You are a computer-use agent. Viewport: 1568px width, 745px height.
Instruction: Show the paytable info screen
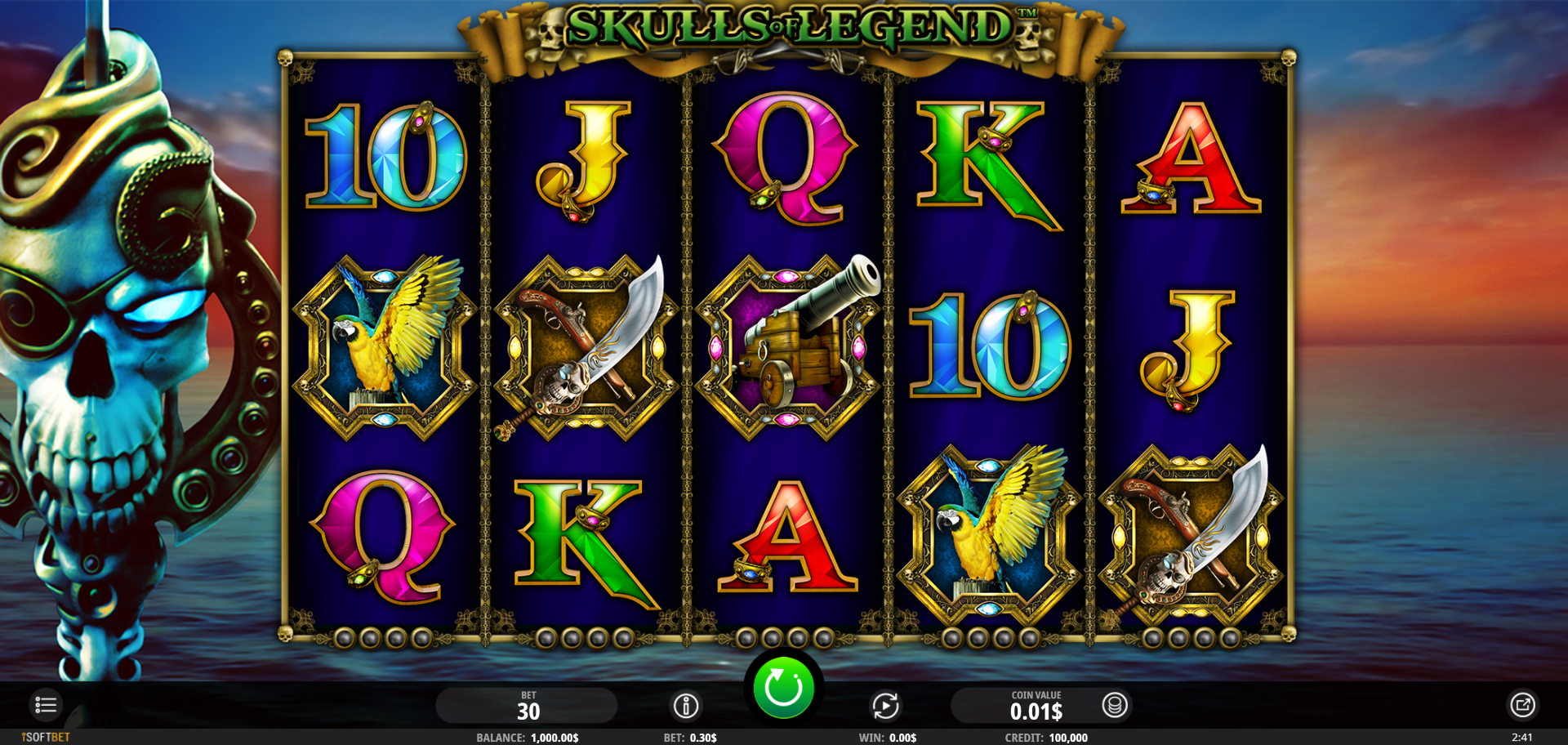pyautogui.click(x=686, y=706)
